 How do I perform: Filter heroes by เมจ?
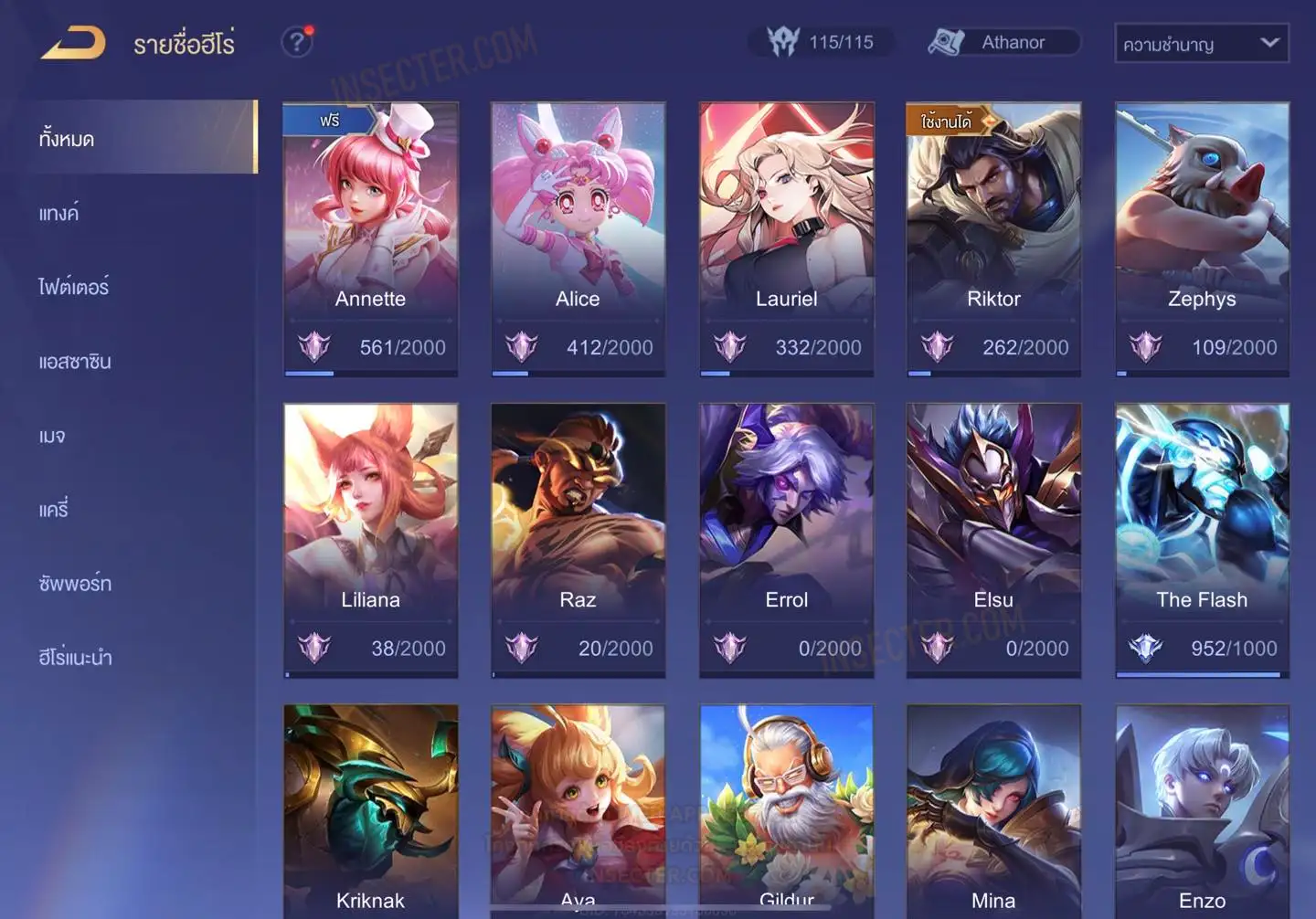52,436
